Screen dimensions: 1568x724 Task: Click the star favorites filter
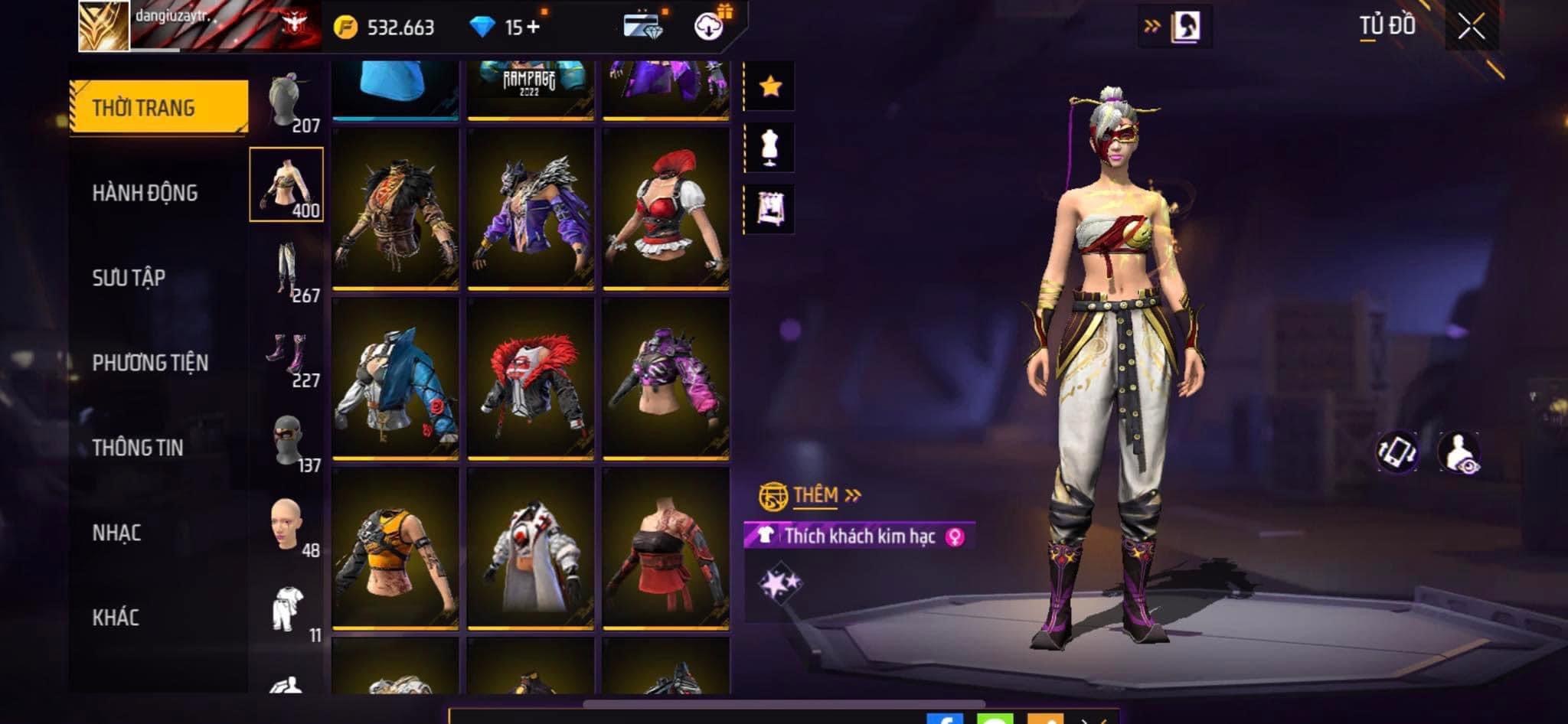(x=770, y=86)
